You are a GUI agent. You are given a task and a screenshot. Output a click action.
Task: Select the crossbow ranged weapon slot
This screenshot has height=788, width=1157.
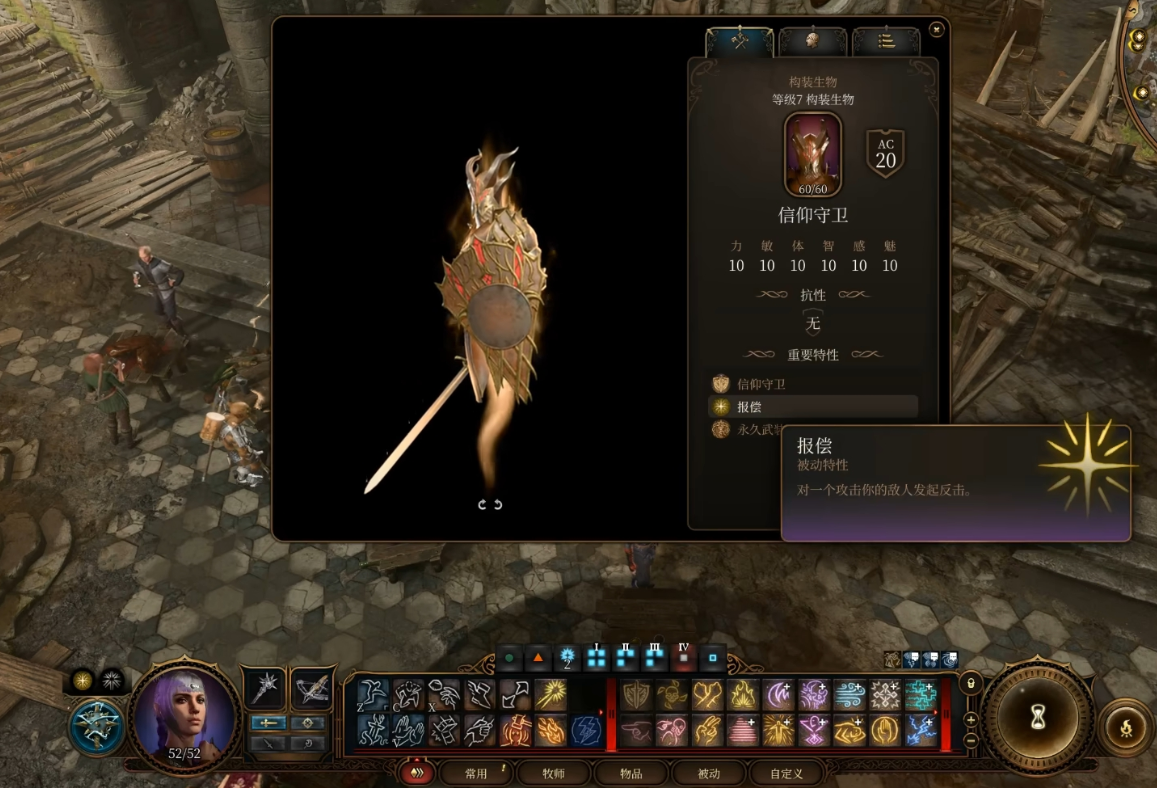pos(312,689)
